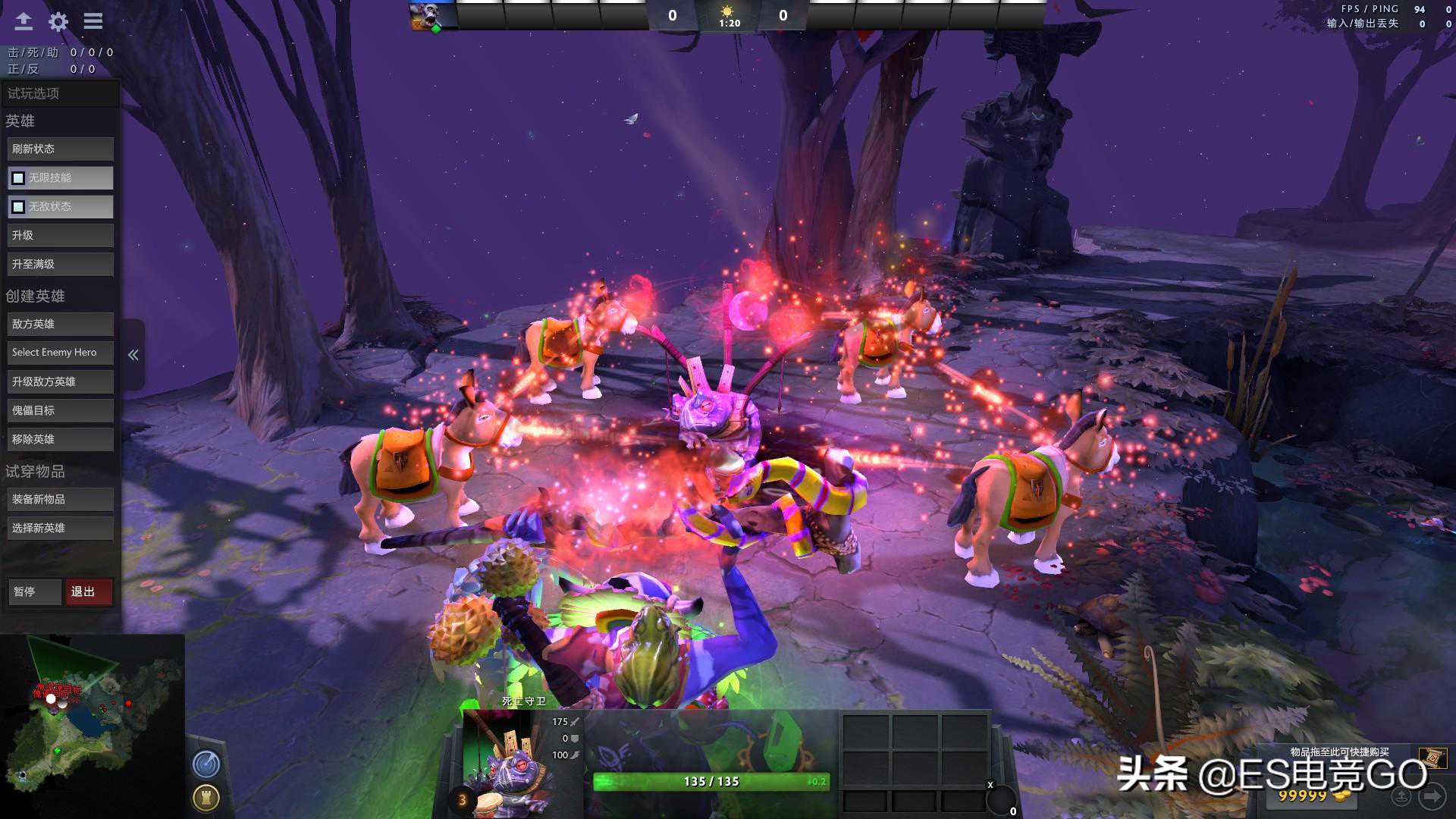Choose 选择新英雄 to pick another hero
This screenshot has width=1456, height=819.
point(61,528)
